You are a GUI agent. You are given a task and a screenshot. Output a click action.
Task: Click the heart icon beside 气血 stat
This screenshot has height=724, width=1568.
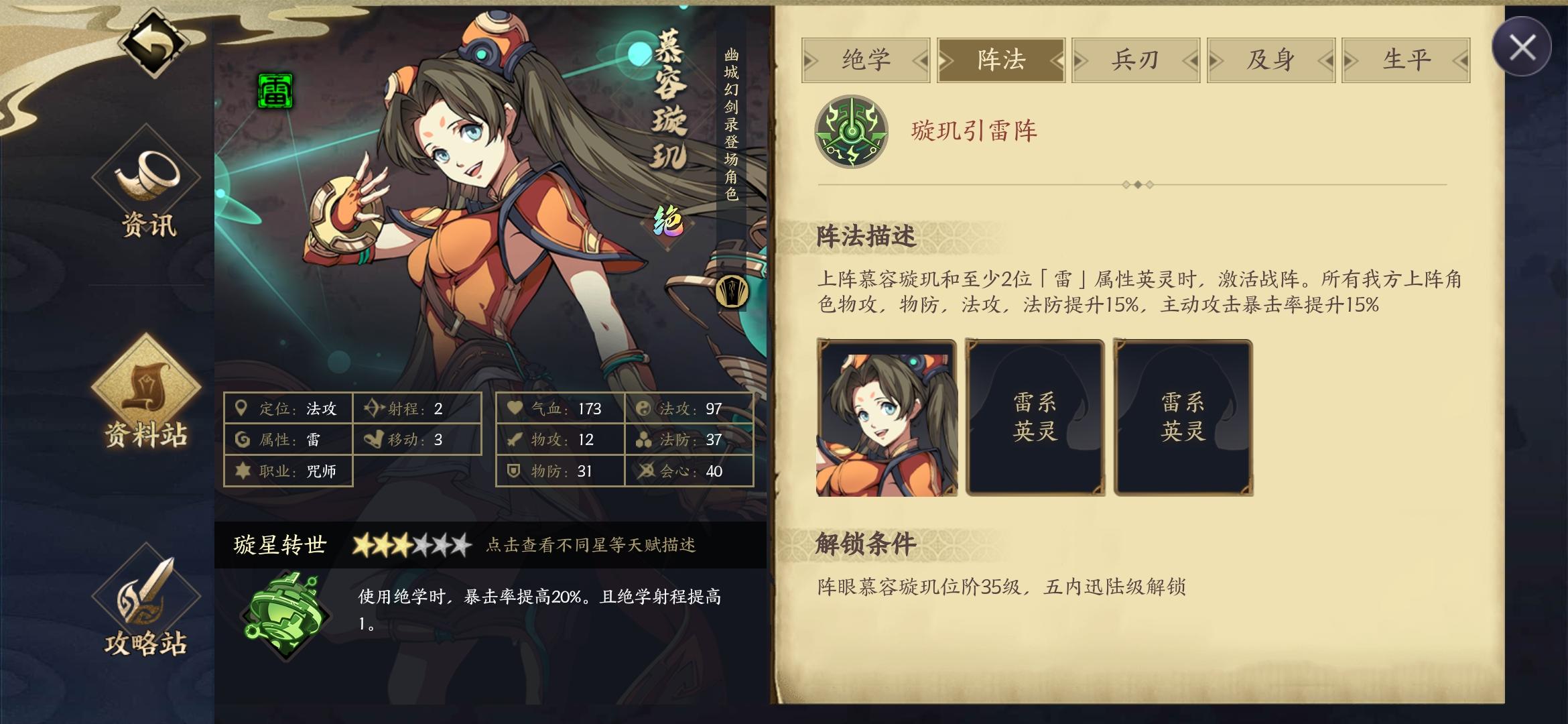(513, 408)
